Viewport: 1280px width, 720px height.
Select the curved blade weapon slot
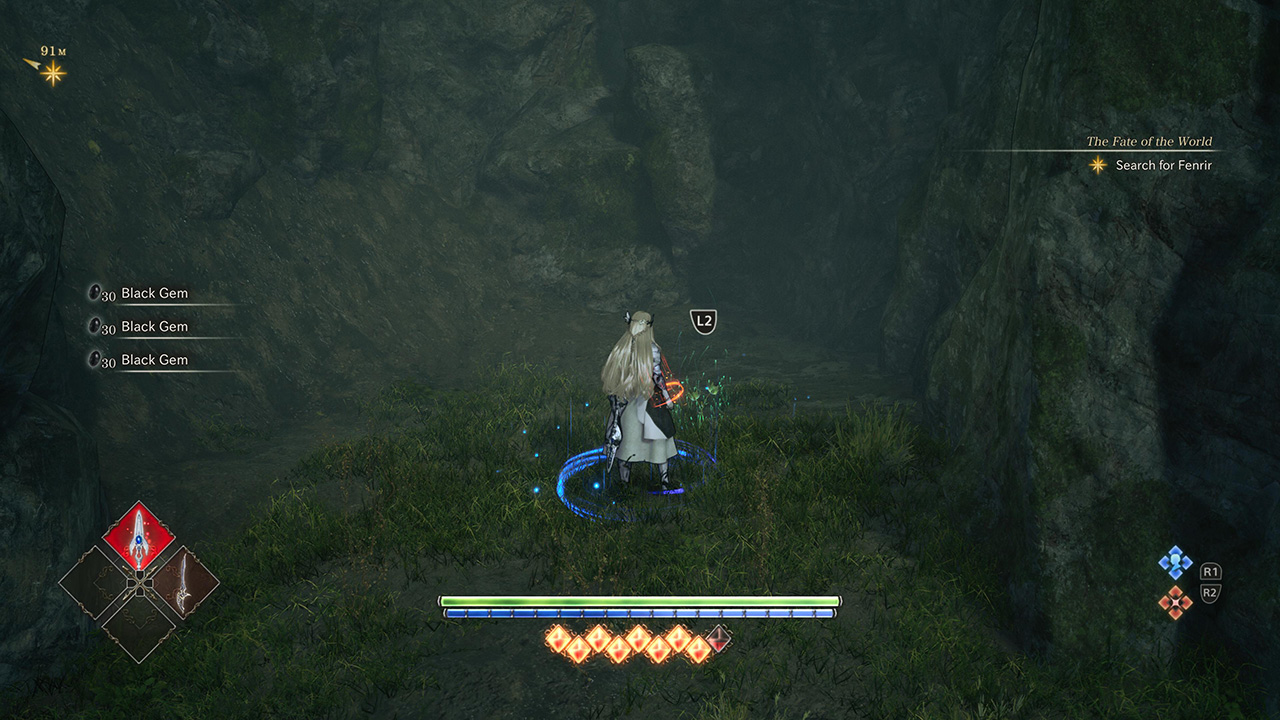pyautogui.click(x=183, y=580)
